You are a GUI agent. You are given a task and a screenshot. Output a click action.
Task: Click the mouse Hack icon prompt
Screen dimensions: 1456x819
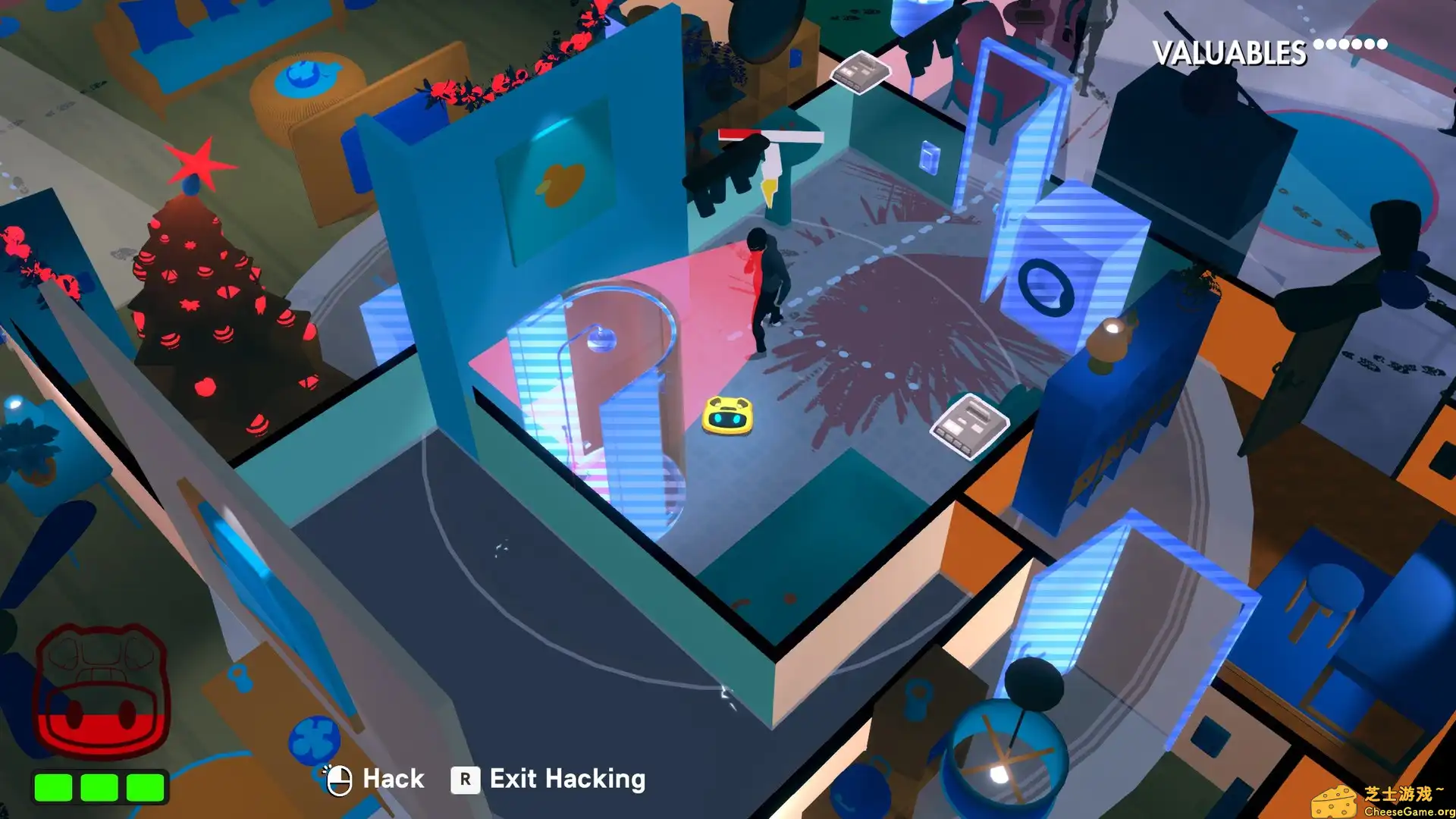[339, 779]
